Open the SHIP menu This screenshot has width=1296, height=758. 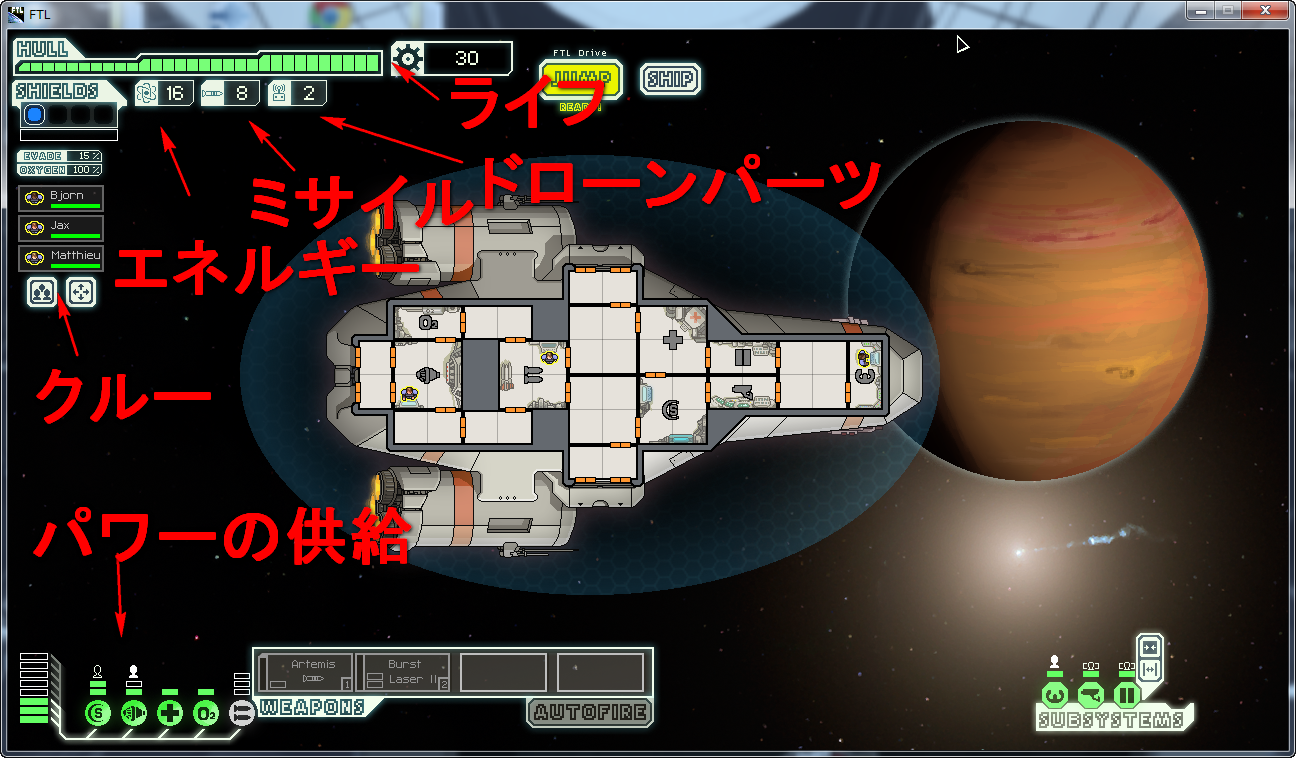670,80
